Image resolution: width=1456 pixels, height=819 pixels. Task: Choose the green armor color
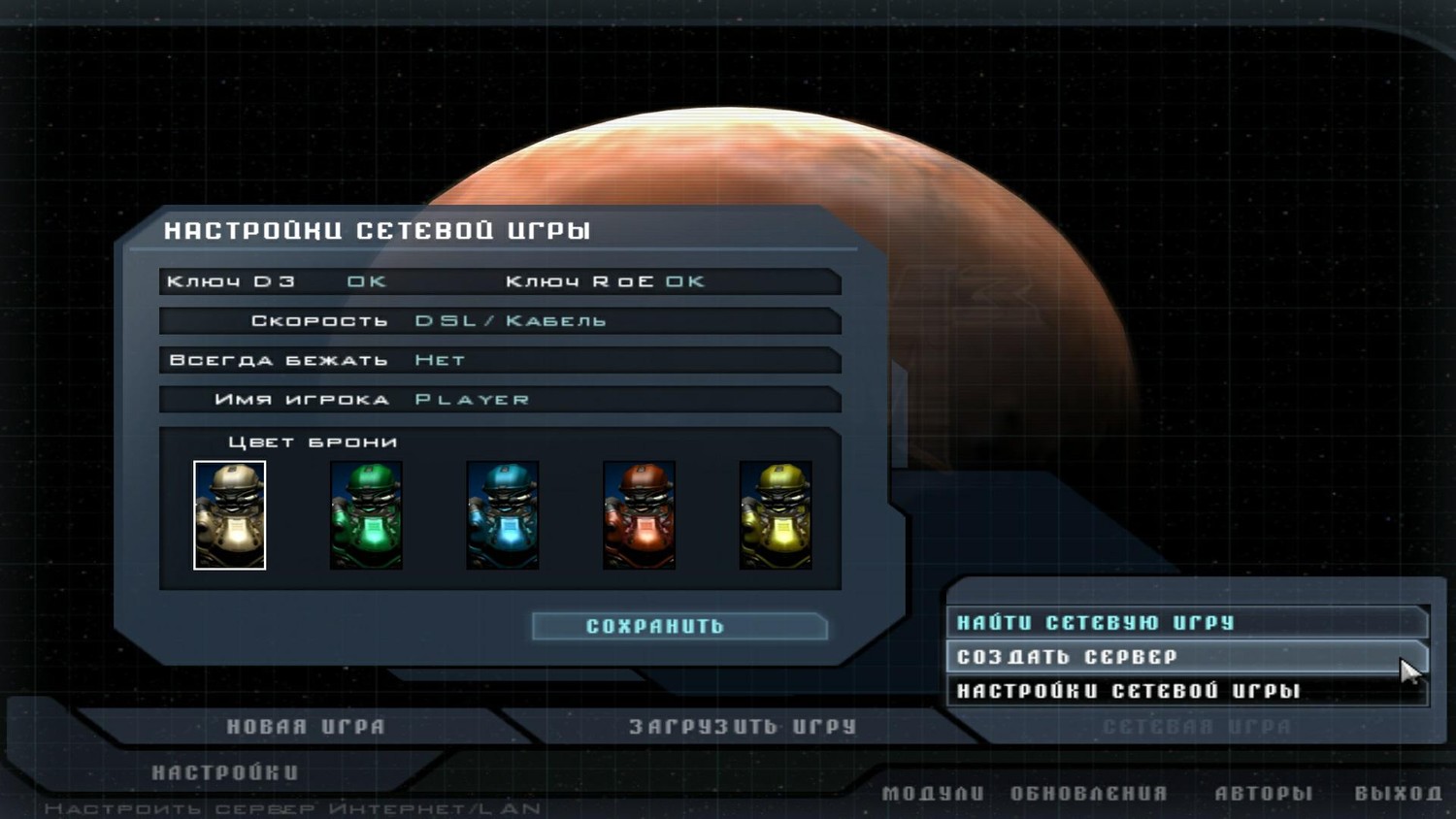(x=366, y=515)
